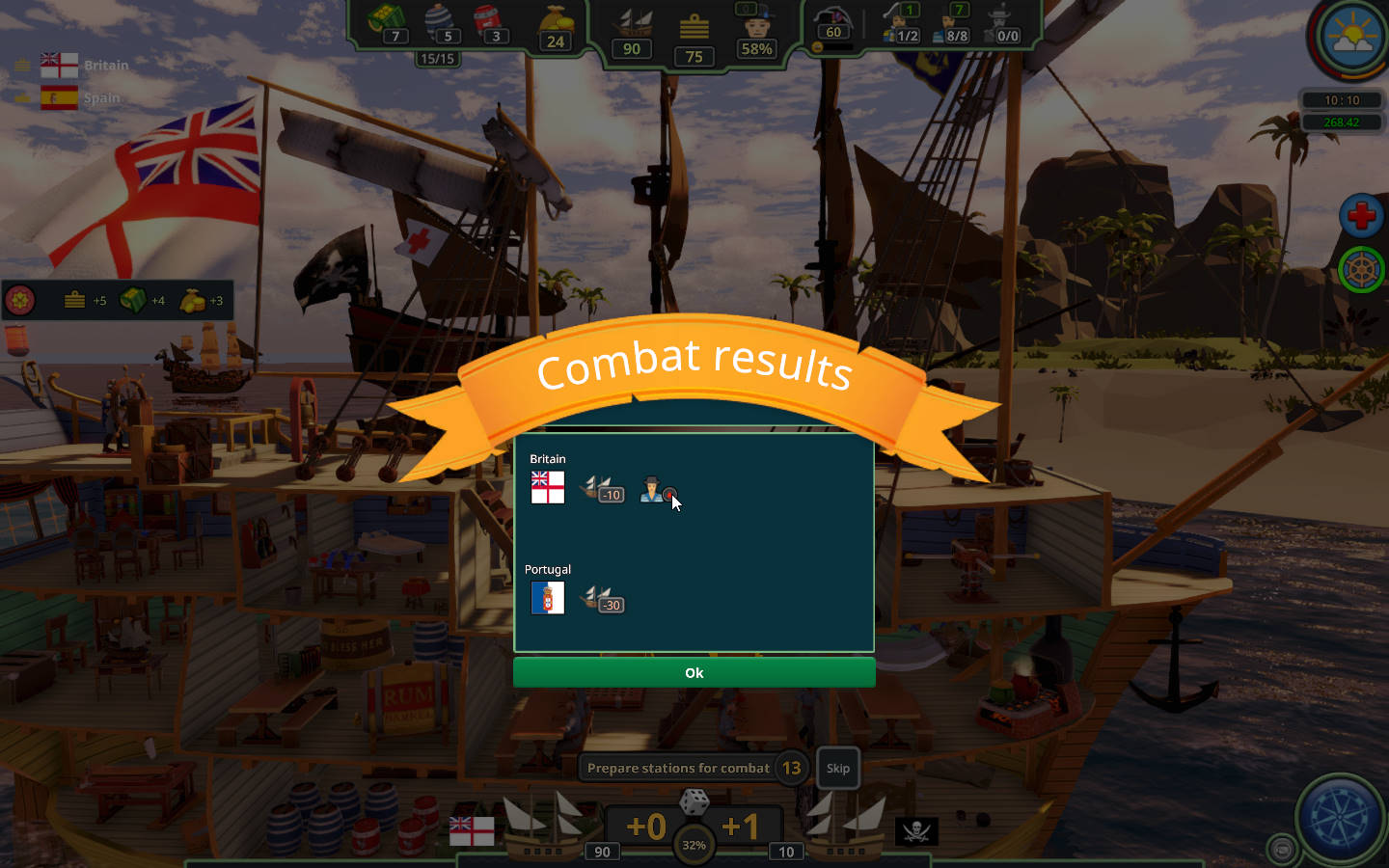Image resolution: width=1389 pixels, height=868 pixels.
Task: Select the crew morale face icon
Action: coord(757,23)
